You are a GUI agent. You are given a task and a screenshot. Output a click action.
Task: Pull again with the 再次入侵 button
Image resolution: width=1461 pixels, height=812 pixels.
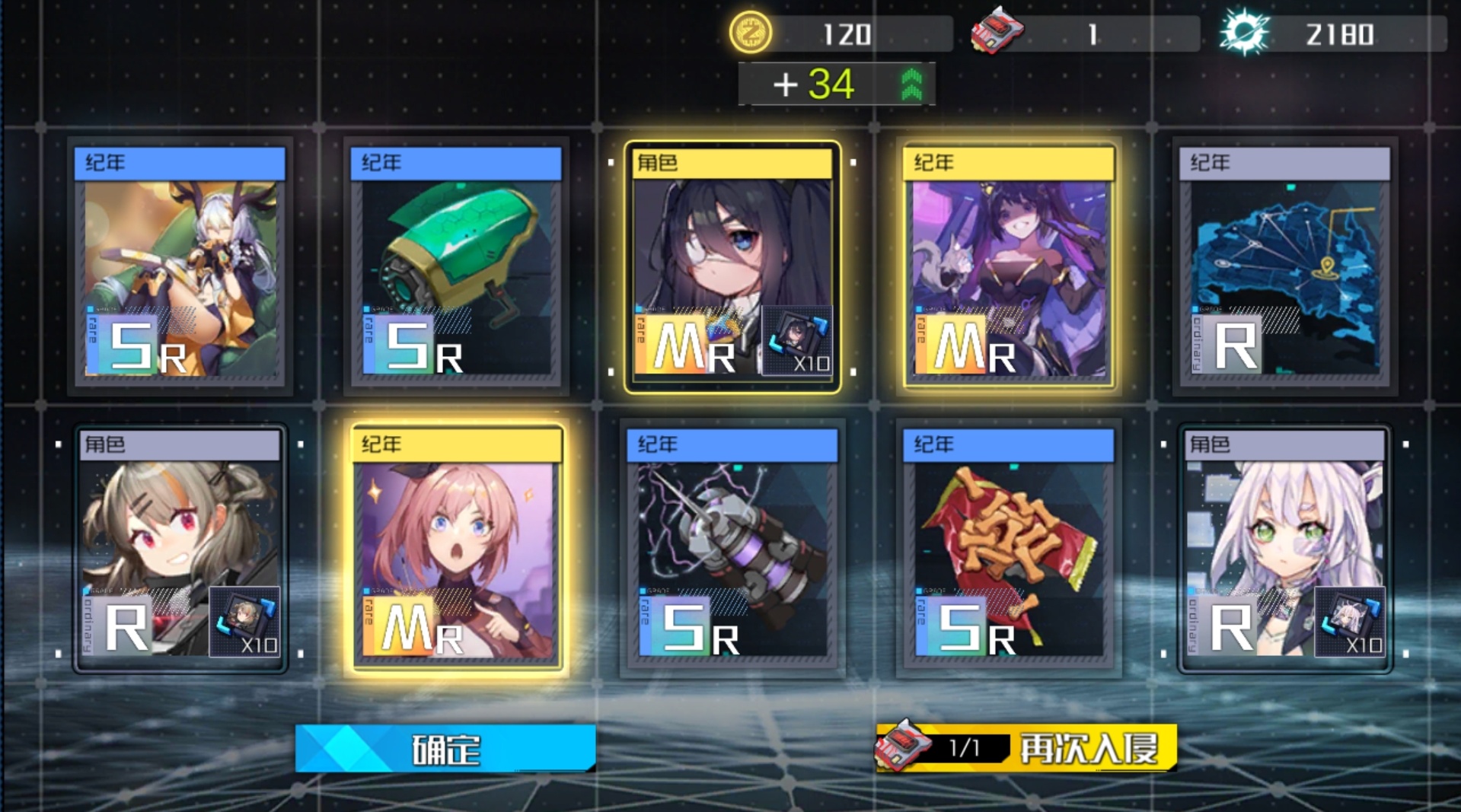pos(1026,749)
